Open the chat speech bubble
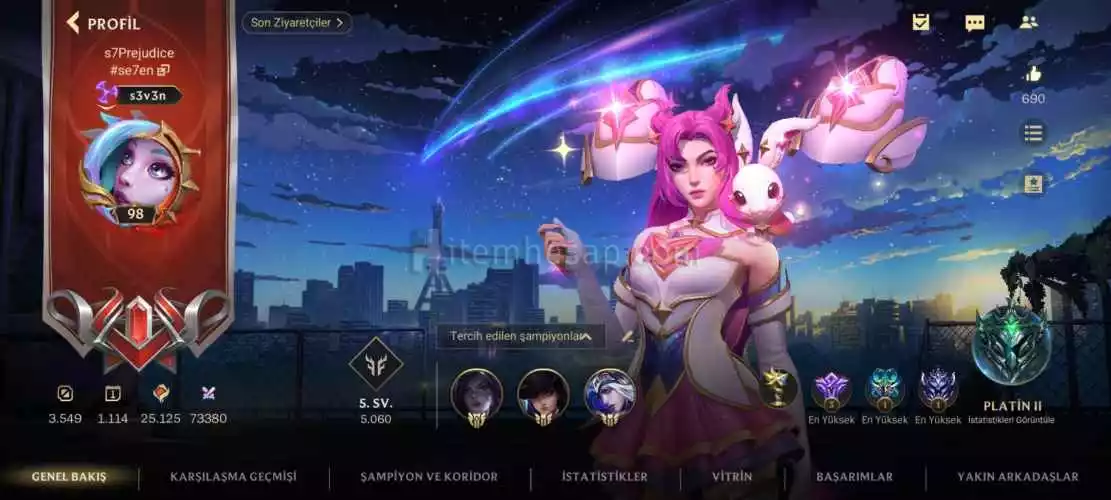Screen dimensions: 1111x500 click(x=974, y=22)
